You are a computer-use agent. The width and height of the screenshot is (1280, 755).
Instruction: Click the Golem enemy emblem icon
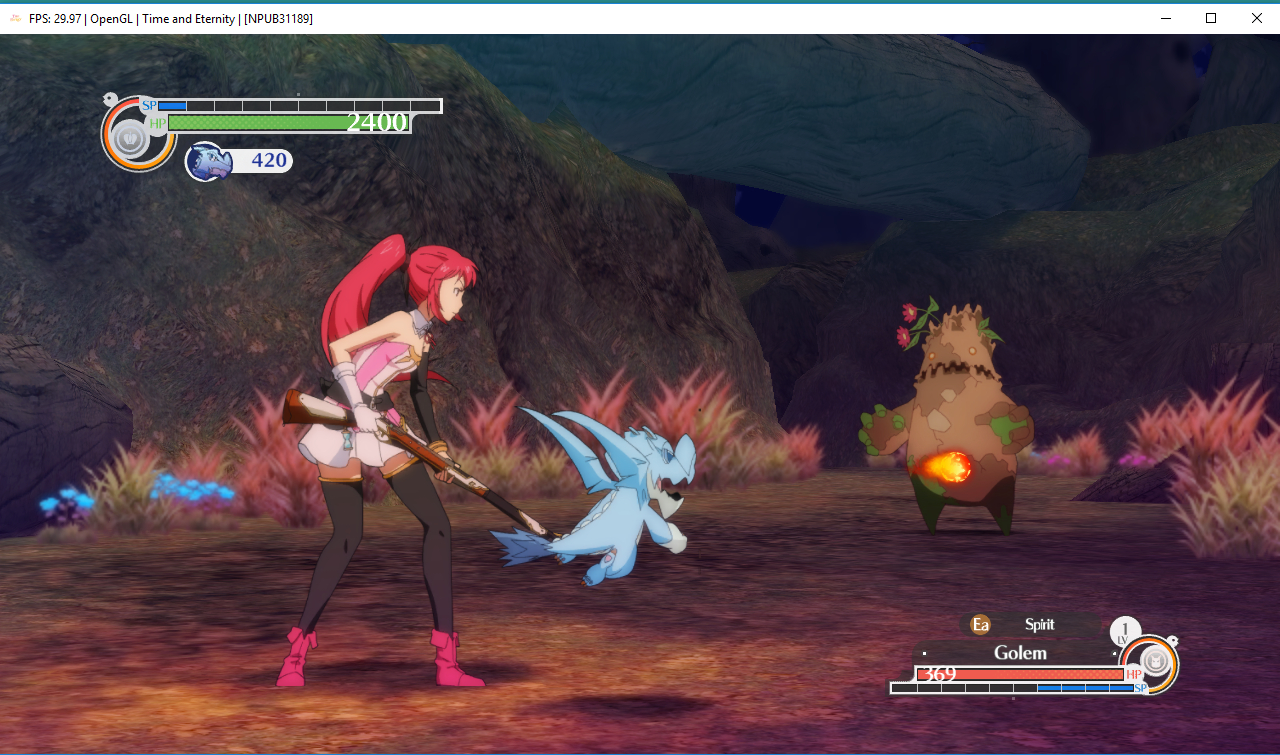[1155, 661]
